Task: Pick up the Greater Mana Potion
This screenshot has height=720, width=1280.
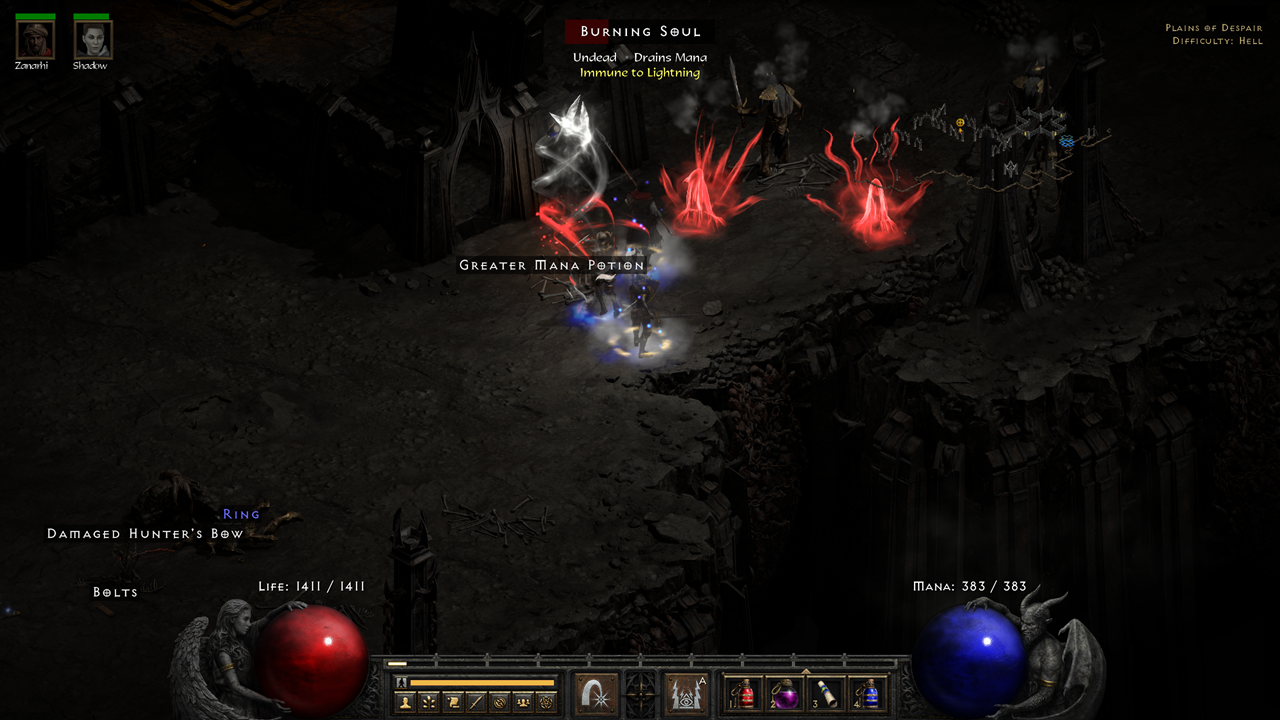Action: (551, 265)
